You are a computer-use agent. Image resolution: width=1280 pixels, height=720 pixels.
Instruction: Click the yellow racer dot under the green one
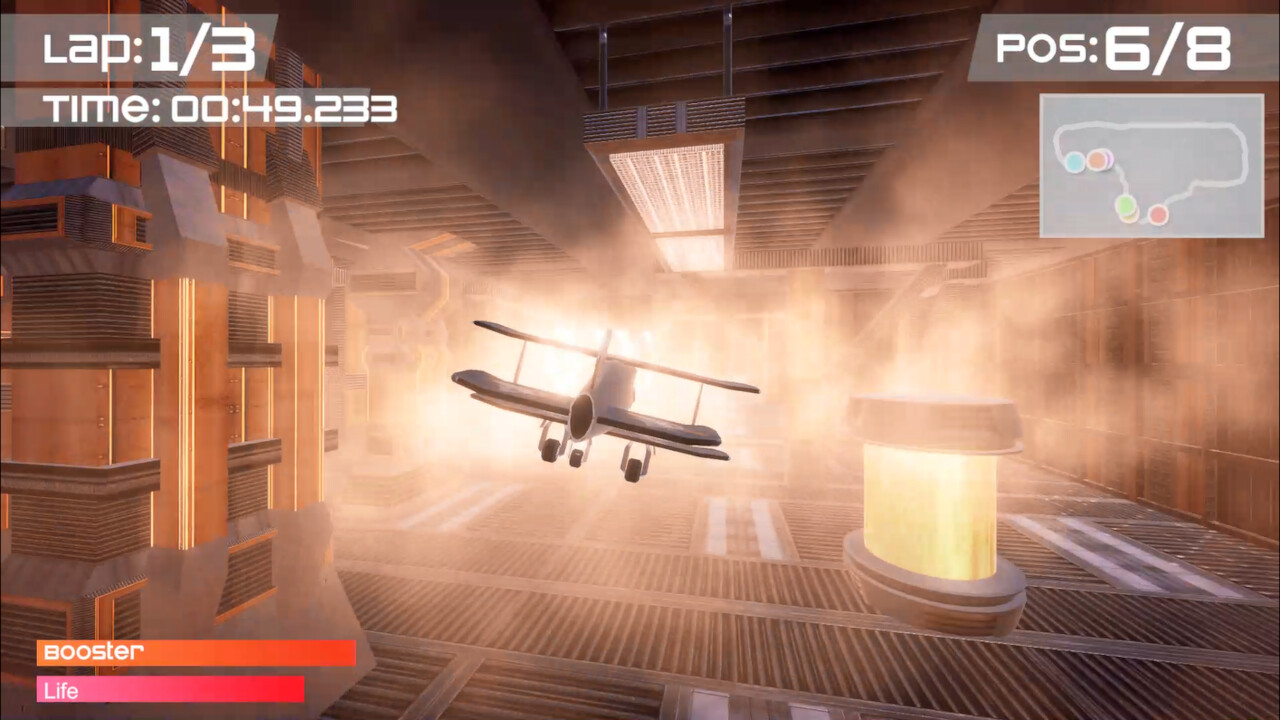[x=1128, y=218]
